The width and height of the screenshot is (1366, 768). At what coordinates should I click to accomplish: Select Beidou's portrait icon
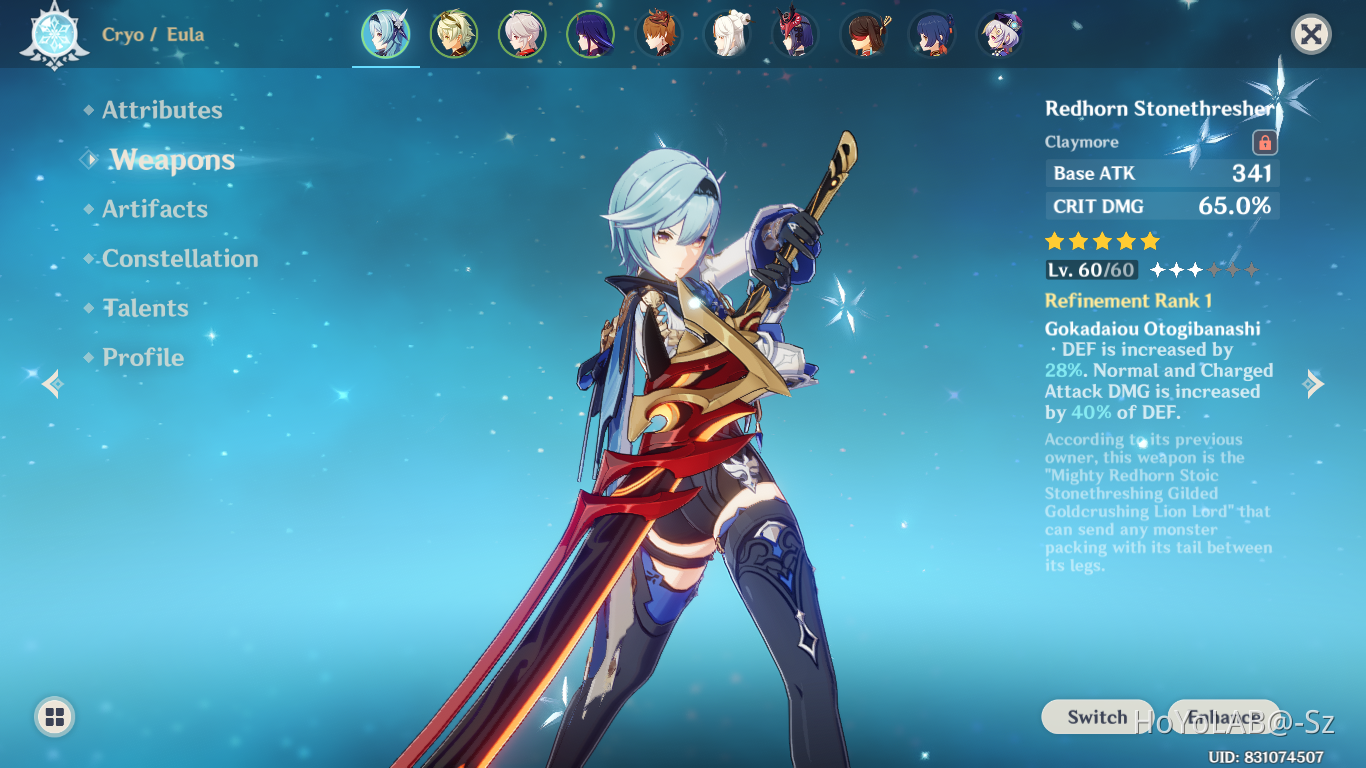(862, 33)
